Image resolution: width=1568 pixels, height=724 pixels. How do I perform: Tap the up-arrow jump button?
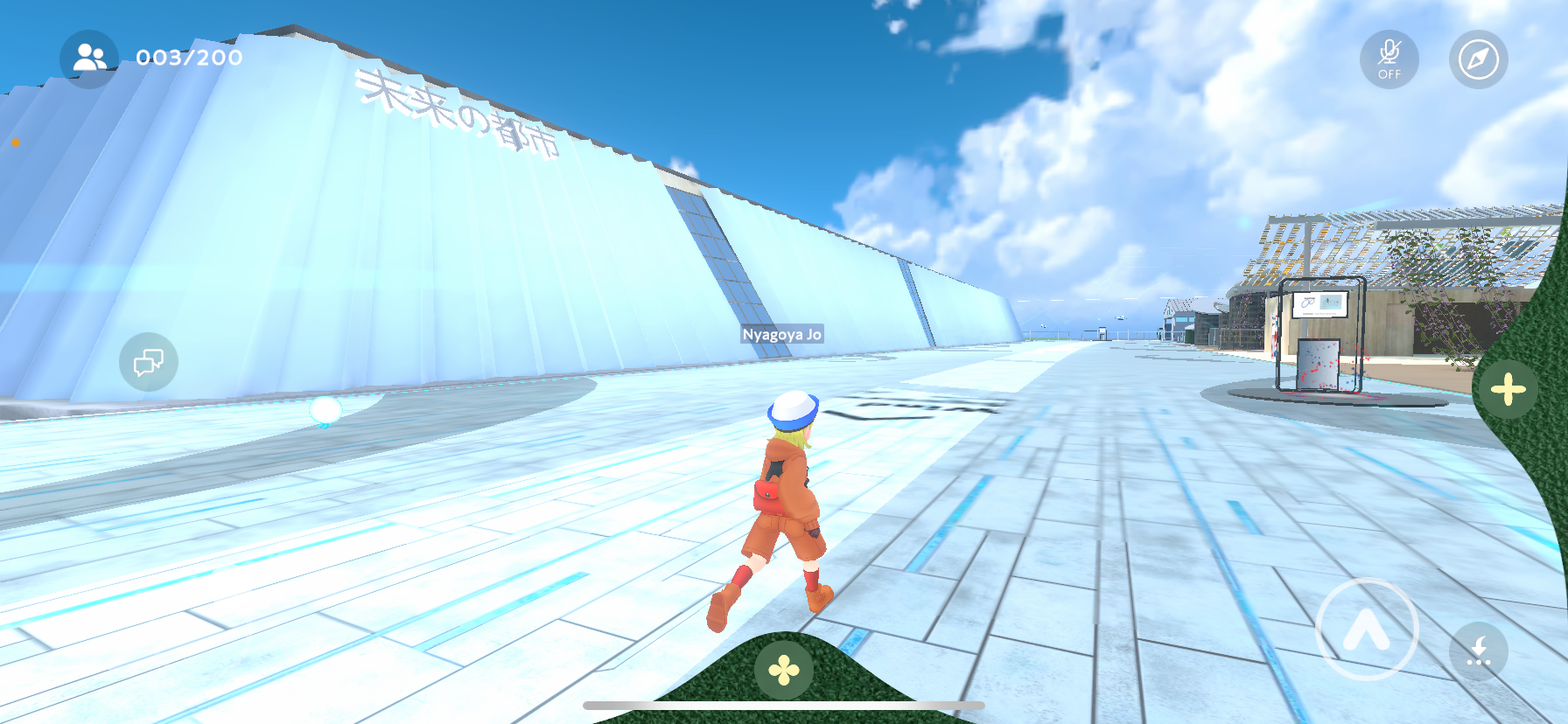click(1366, 629)
